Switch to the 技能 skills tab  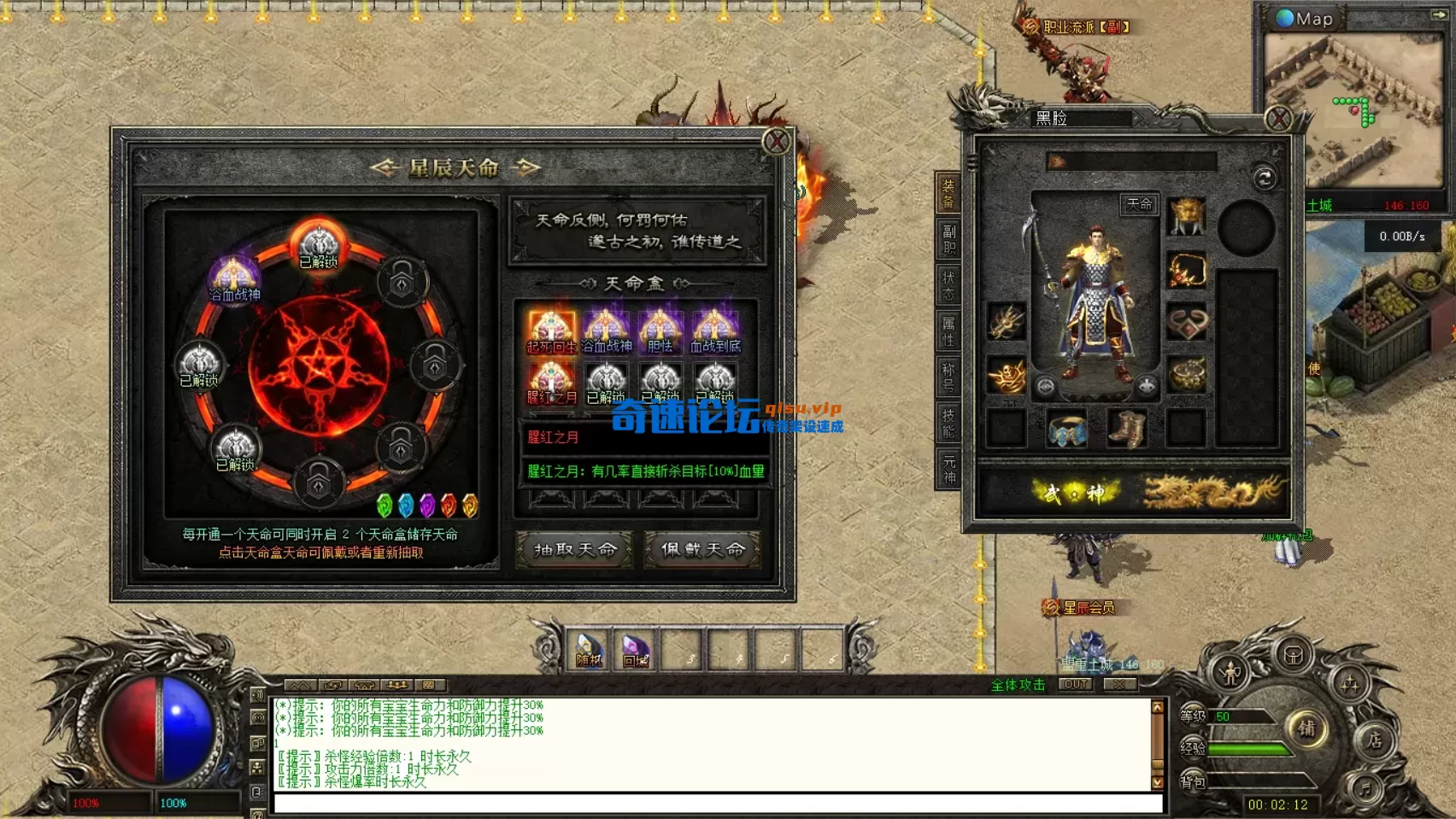click(948, 423)
